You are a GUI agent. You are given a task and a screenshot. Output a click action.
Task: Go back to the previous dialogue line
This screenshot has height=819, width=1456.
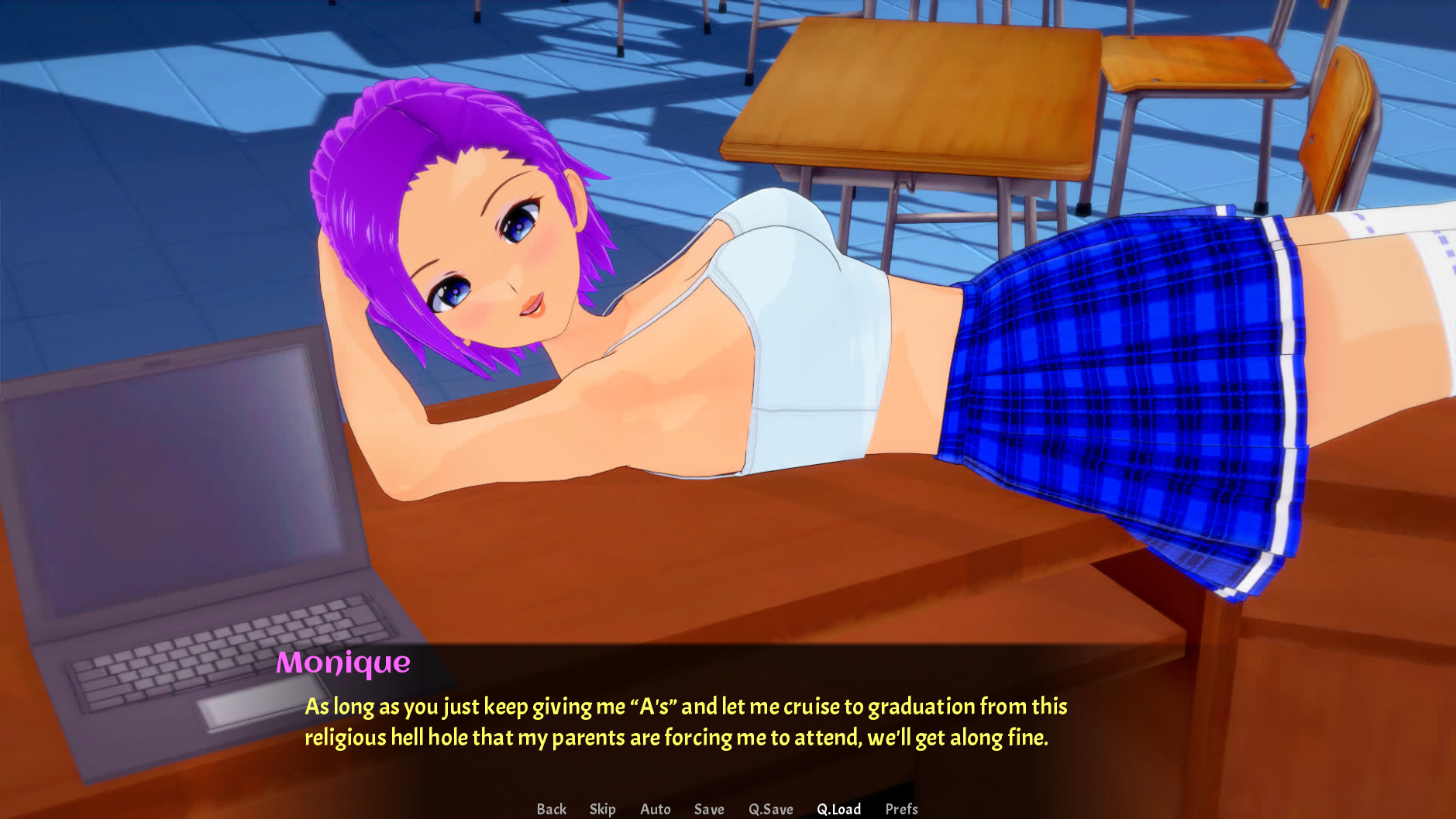551,809
